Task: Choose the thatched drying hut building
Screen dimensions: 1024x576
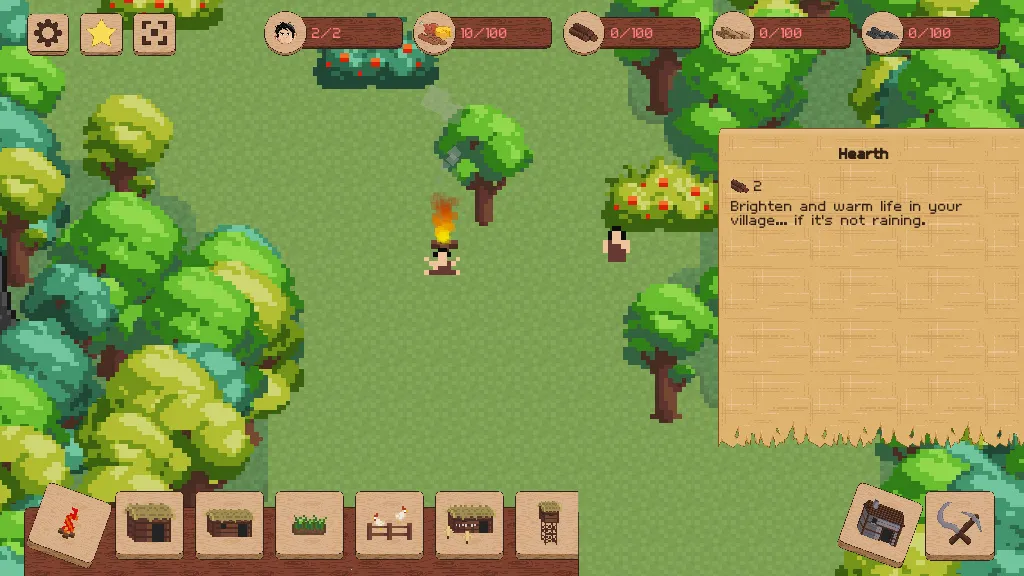Action: point(469,523)
